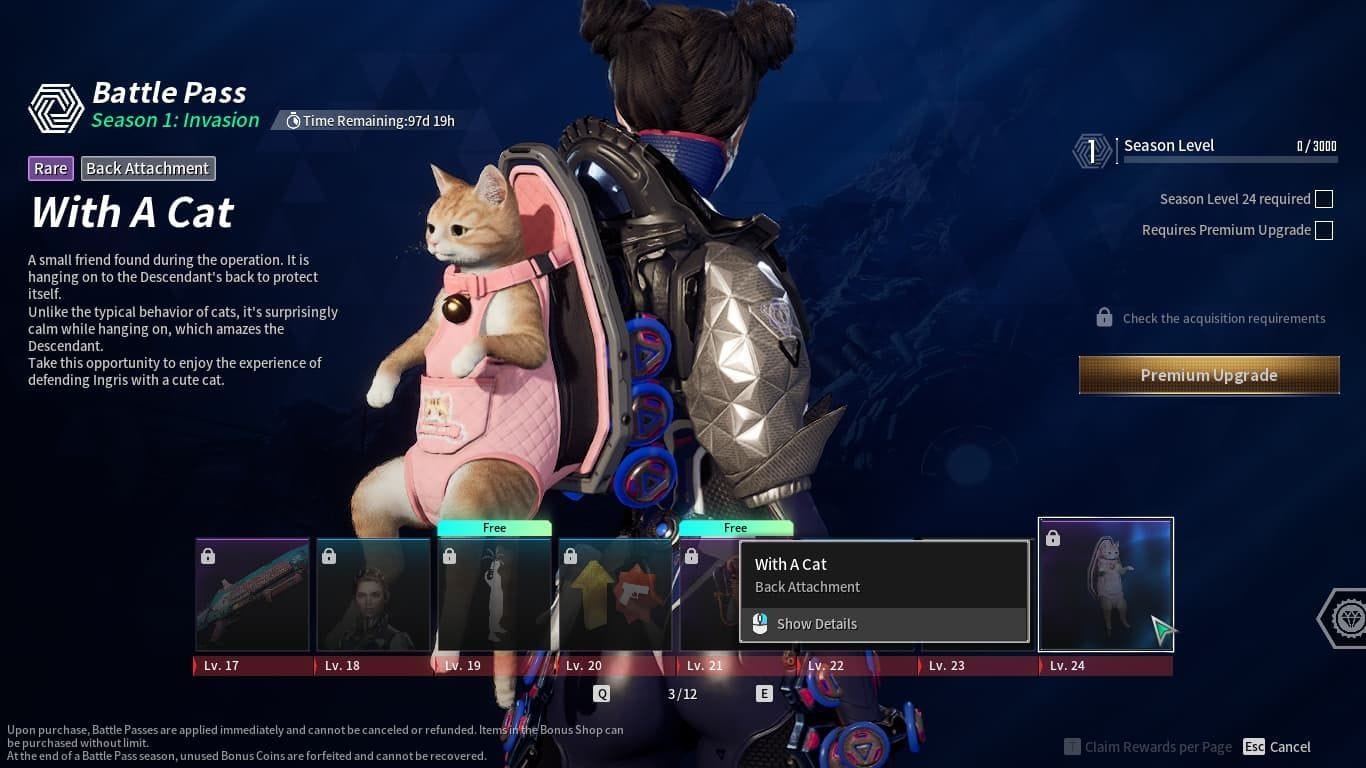Check the Requires Premium Upgrade box
The image size is (1366, 768).
tap(1324, 230)
